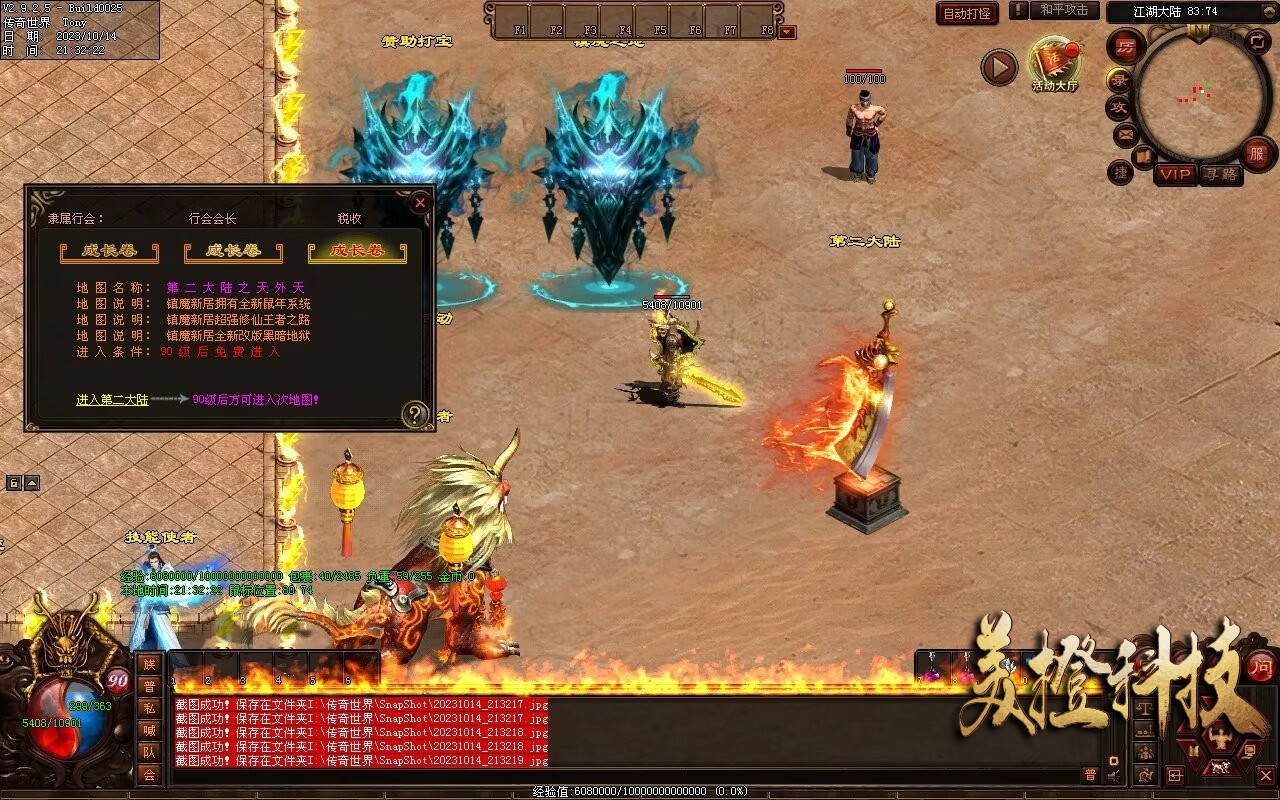Open the VIP panel
Image resolution: width=1280 pixels, height=800 pixels.
[x=1175, y=174]
